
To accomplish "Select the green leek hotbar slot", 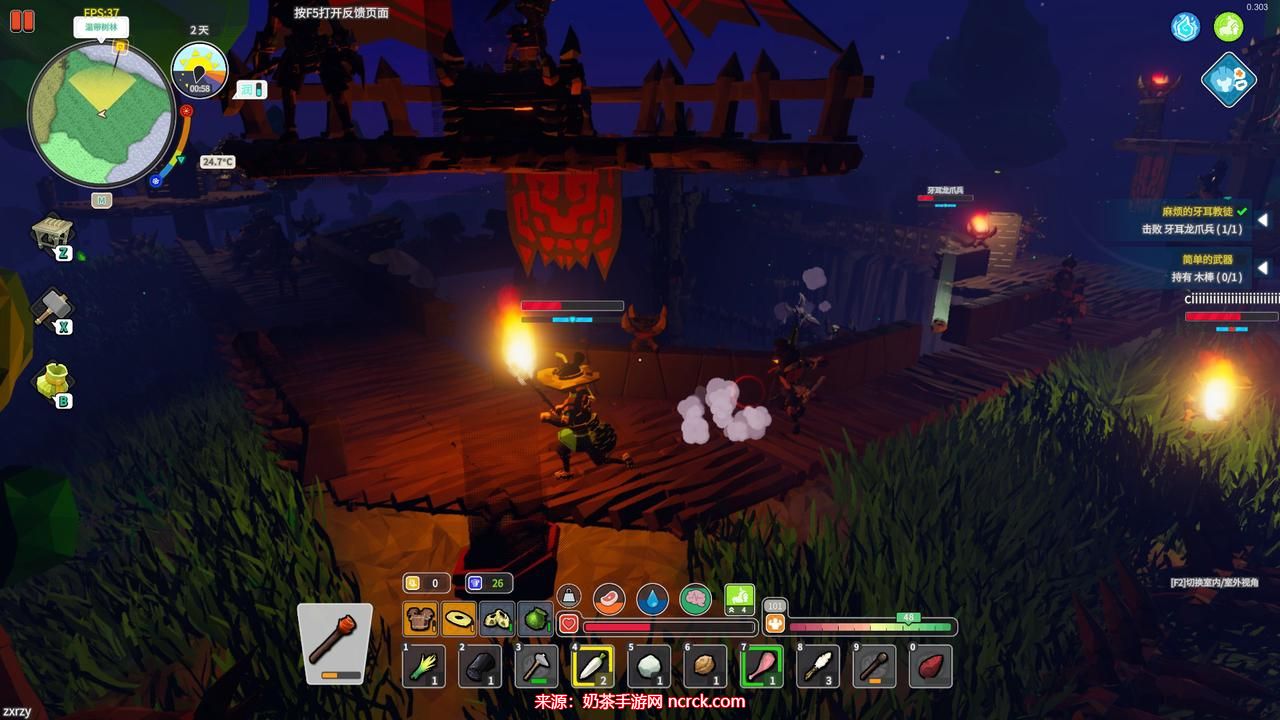I will tap(423, 666).
